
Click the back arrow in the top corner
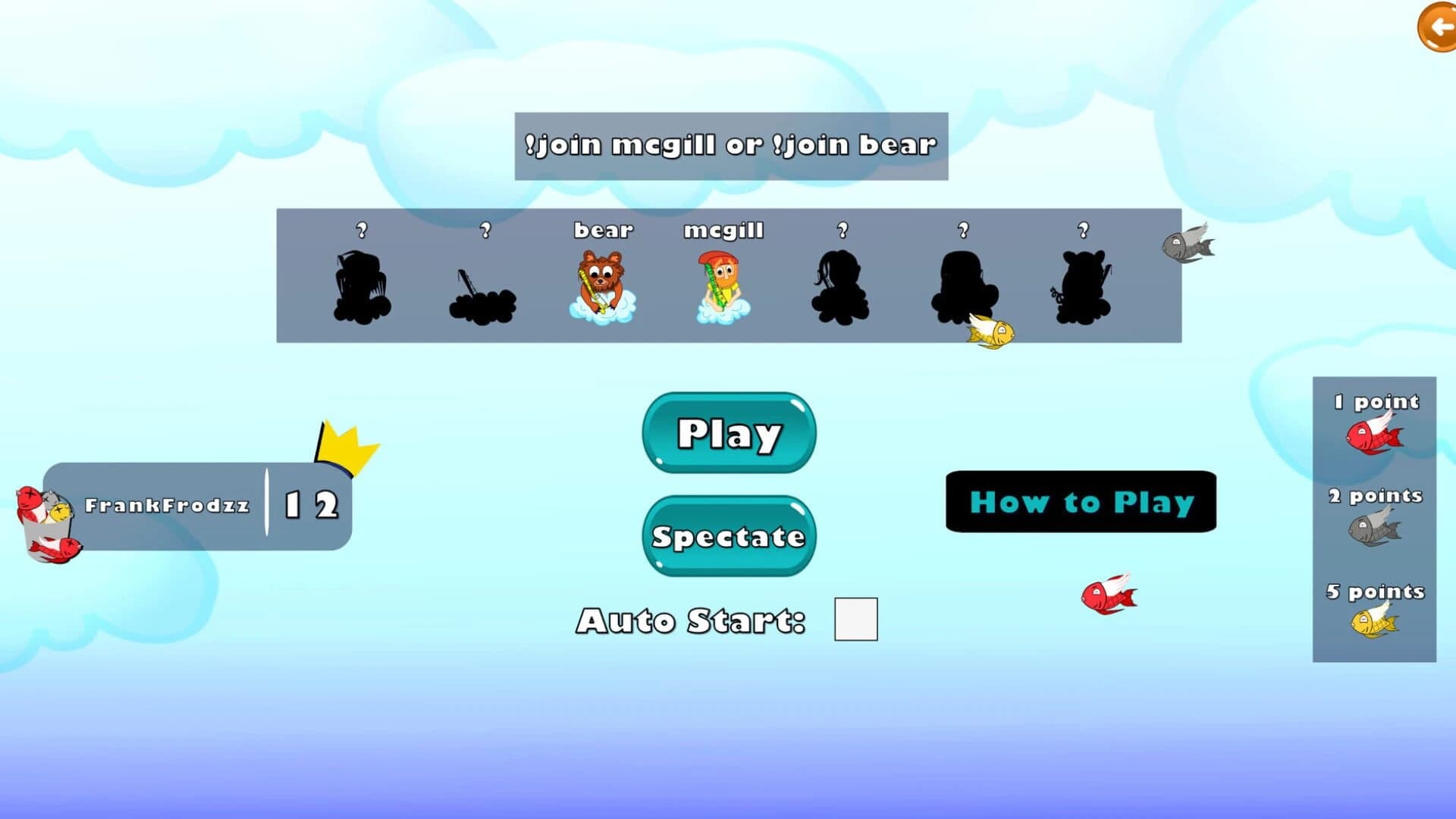1436,28
